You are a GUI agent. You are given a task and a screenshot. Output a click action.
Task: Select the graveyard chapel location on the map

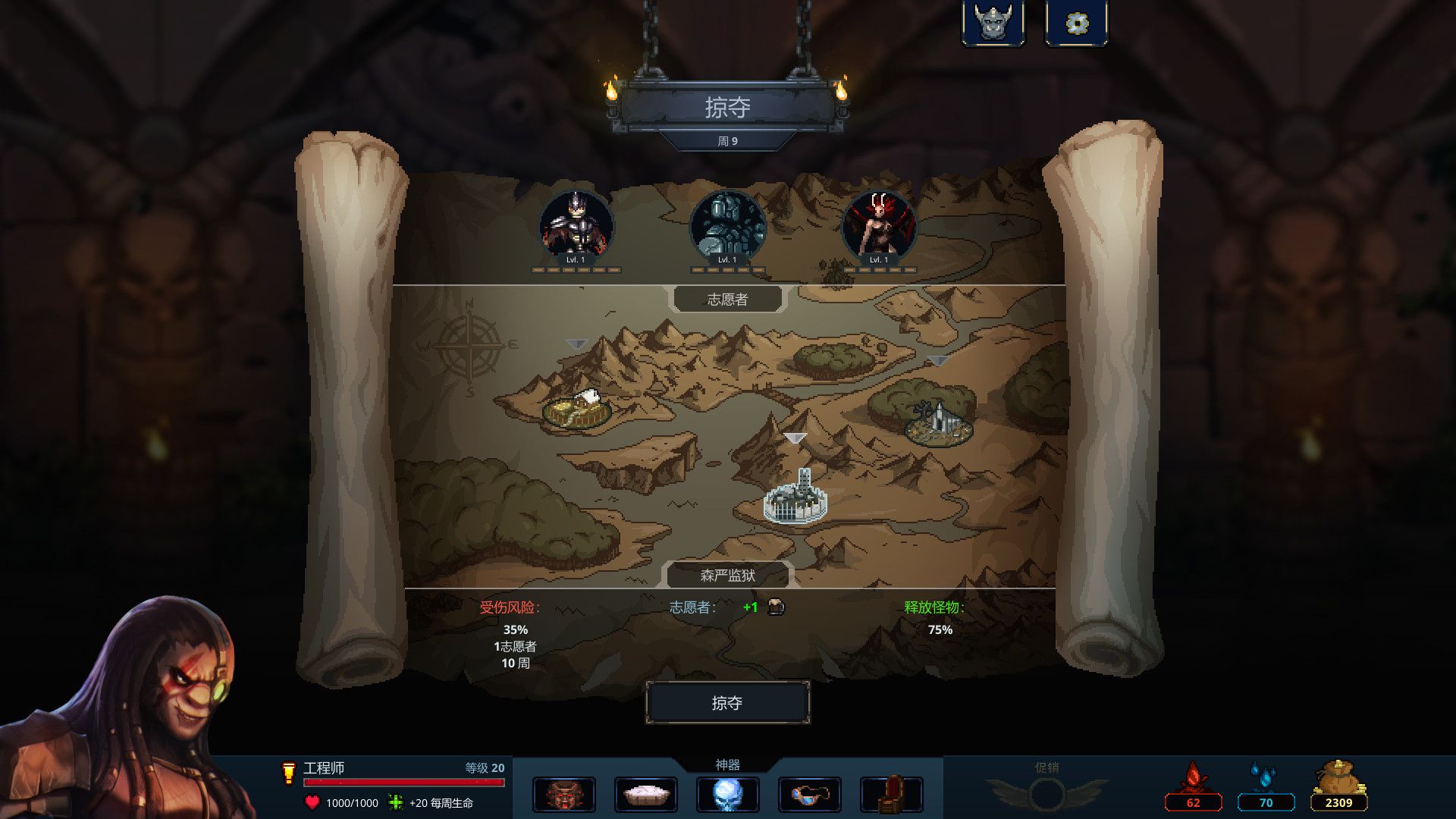pos(939,423)
